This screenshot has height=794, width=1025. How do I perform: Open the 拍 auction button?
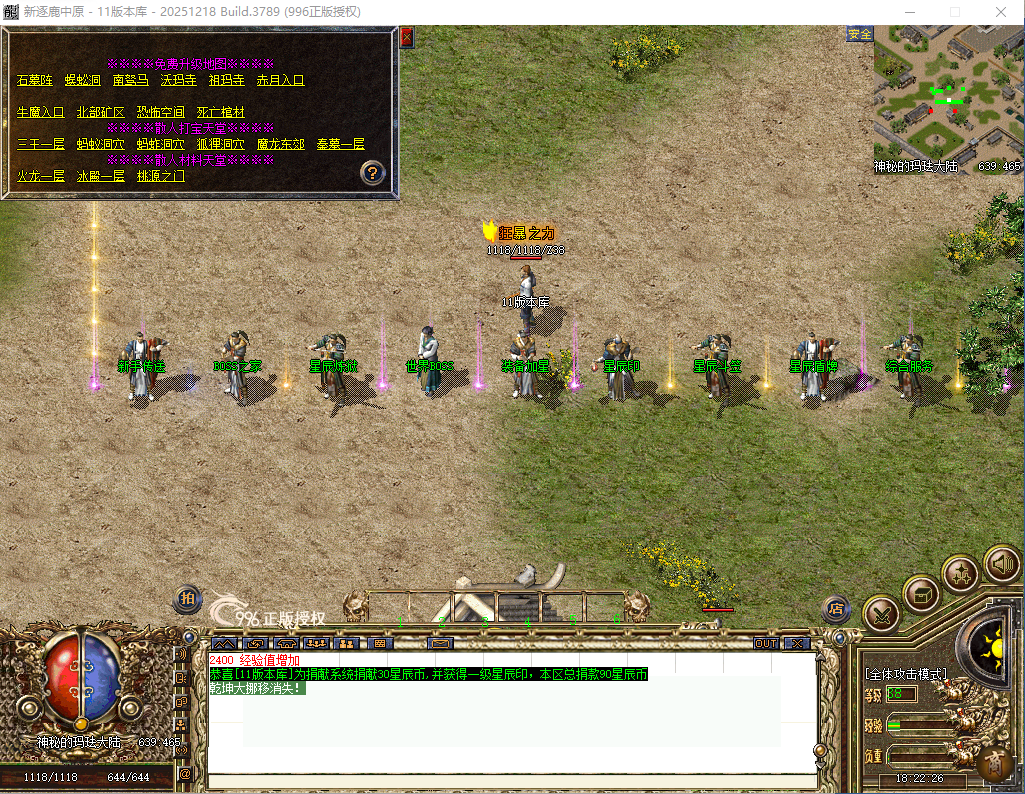click(x=187, y=599)
